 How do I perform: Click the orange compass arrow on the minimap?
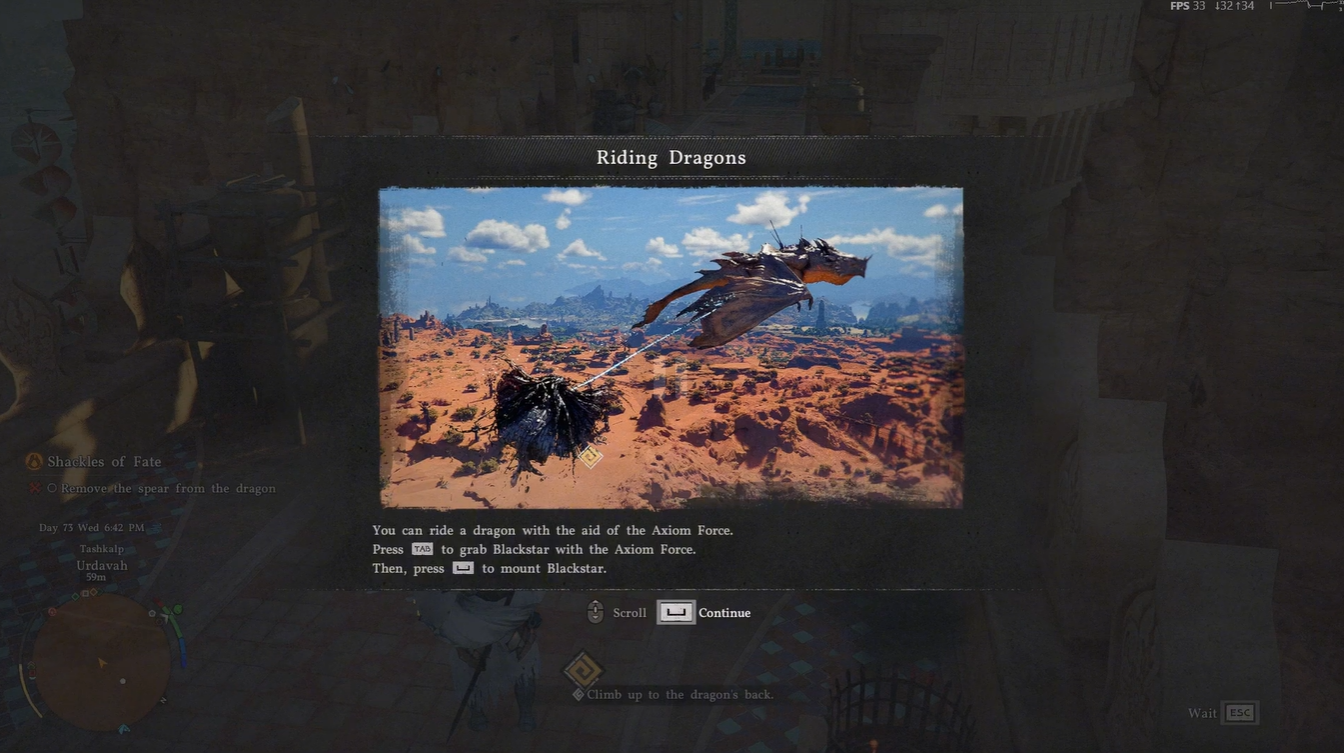click(100, 661)
